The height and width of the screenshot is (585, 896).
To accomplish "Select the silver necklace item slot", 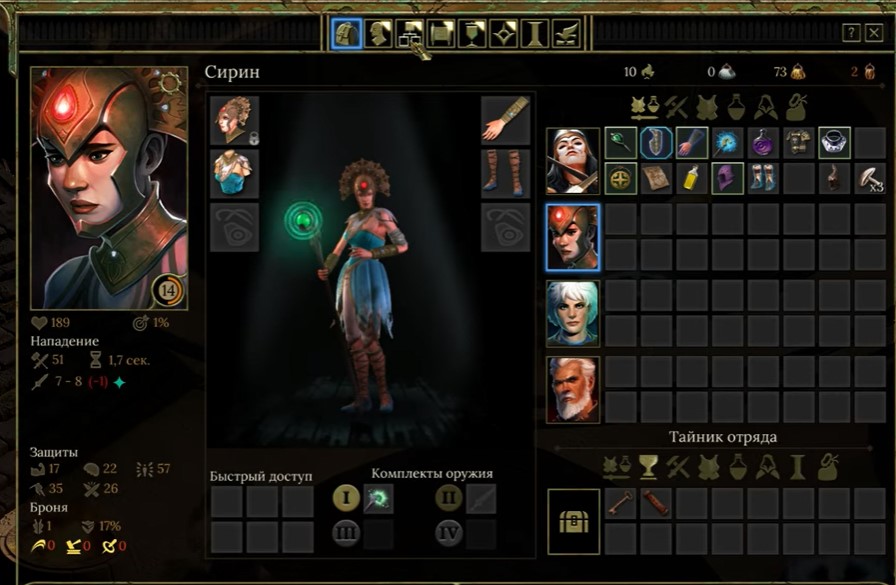I will coord(834,142).
